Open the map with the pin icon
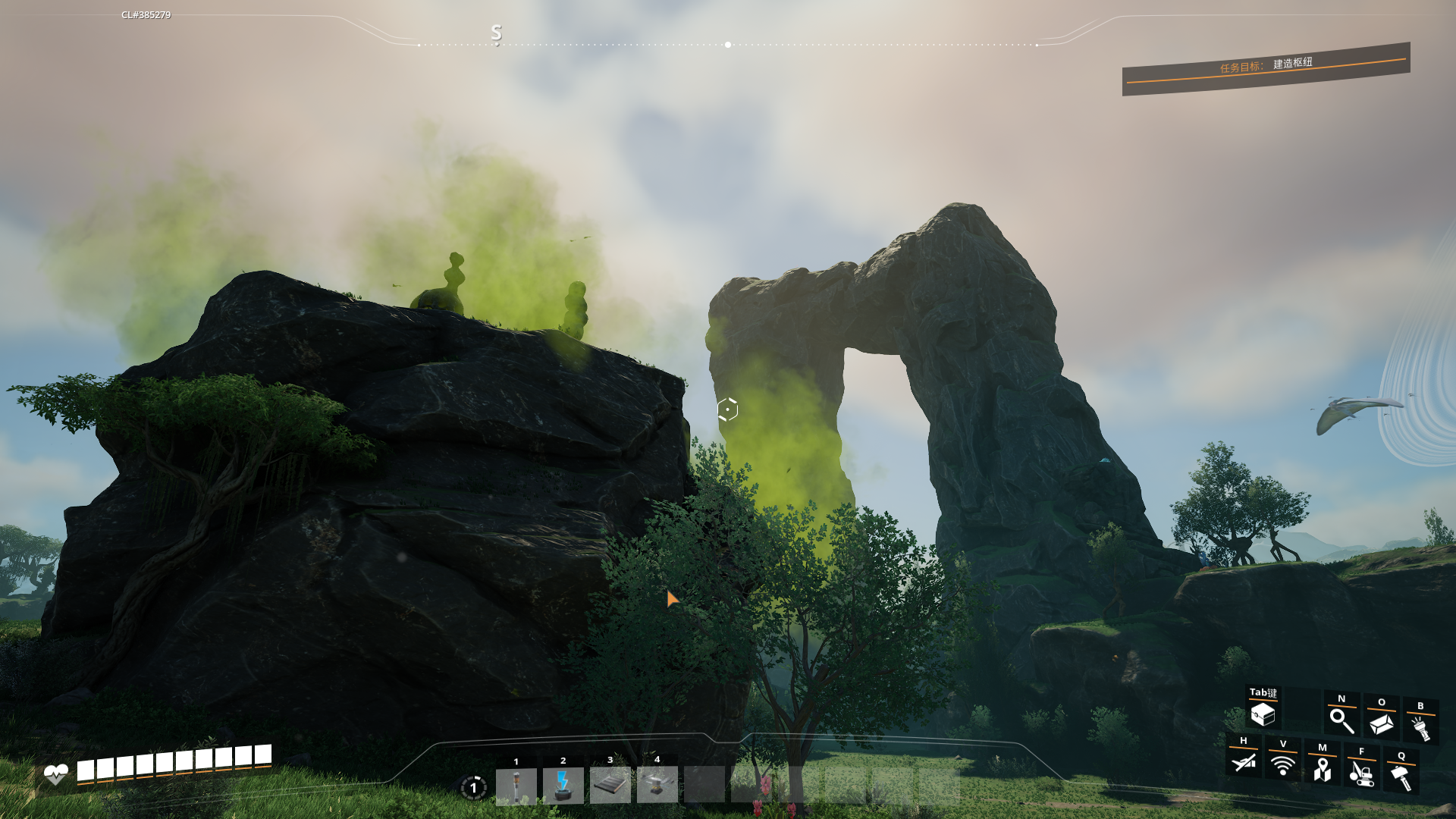1456x819 pixels. pos(1322,769)
